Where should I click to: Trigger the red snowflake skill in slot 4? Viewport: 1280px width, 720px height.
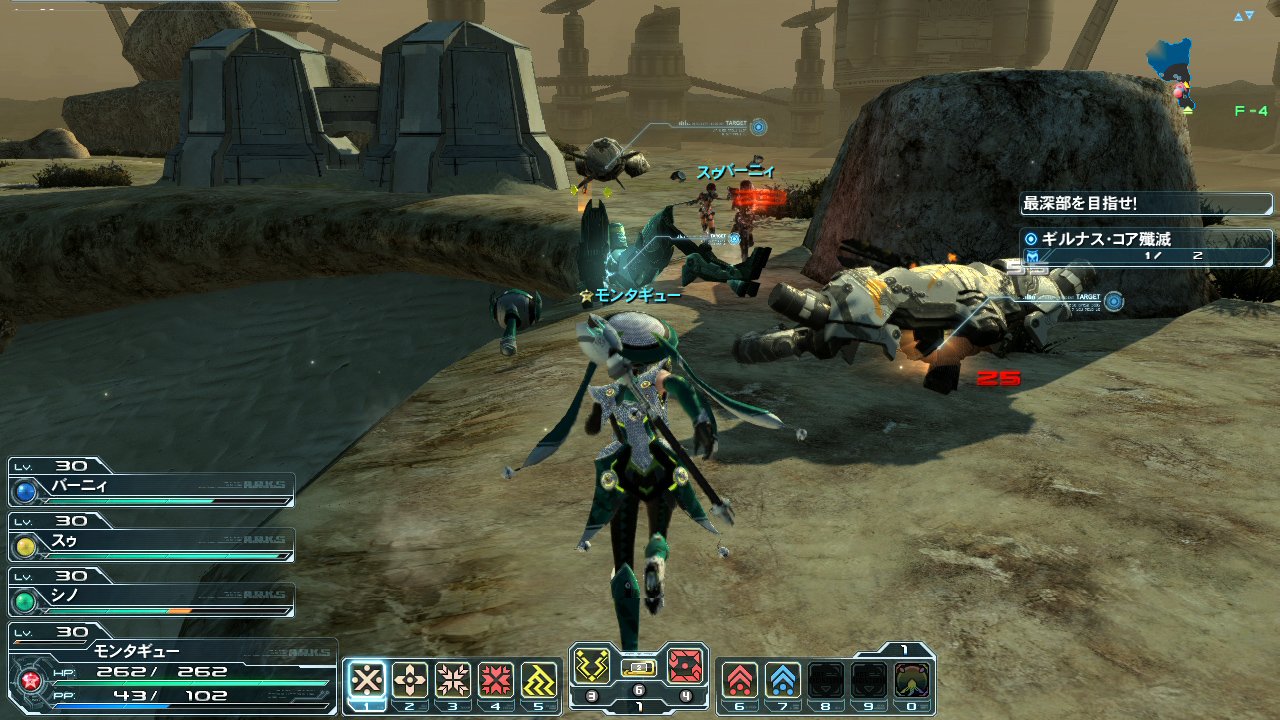496,680
